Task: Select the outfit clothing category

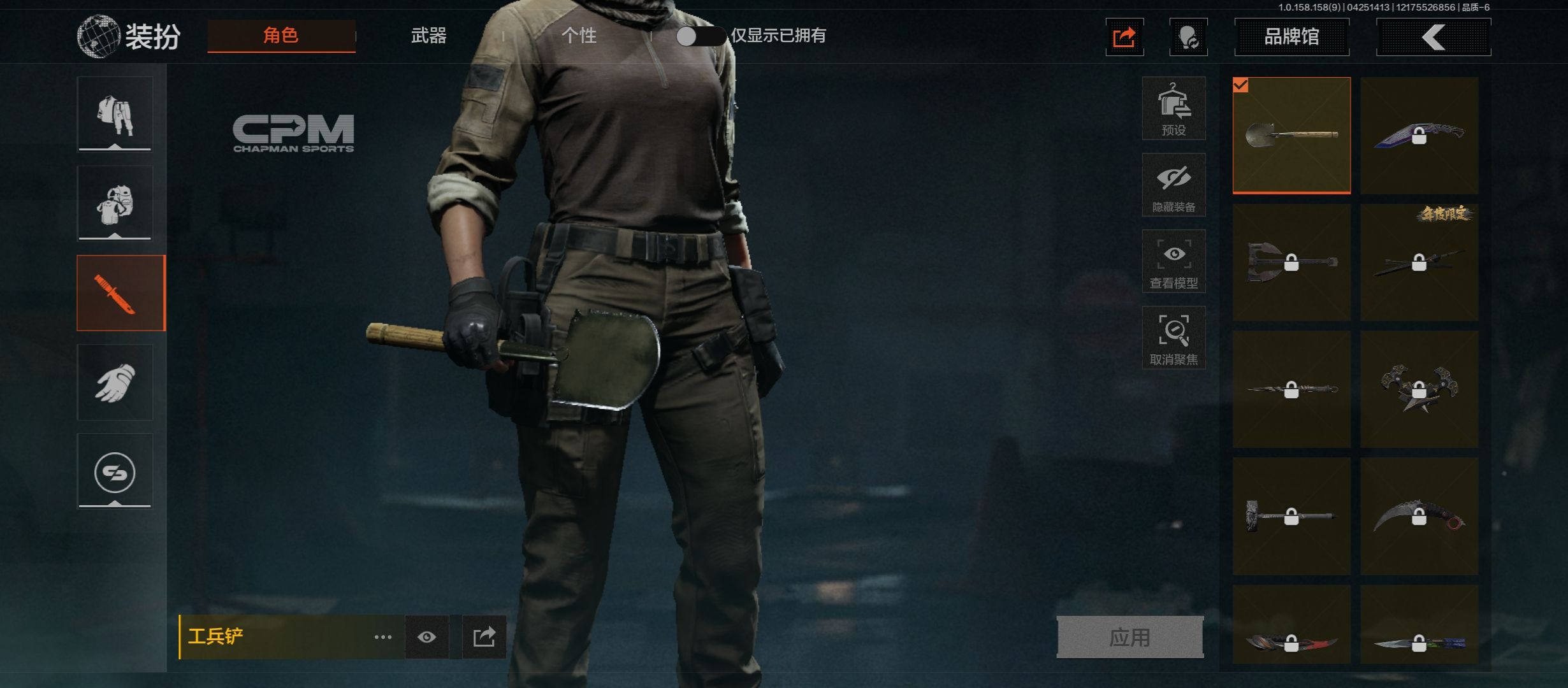Action: point(115,115)
